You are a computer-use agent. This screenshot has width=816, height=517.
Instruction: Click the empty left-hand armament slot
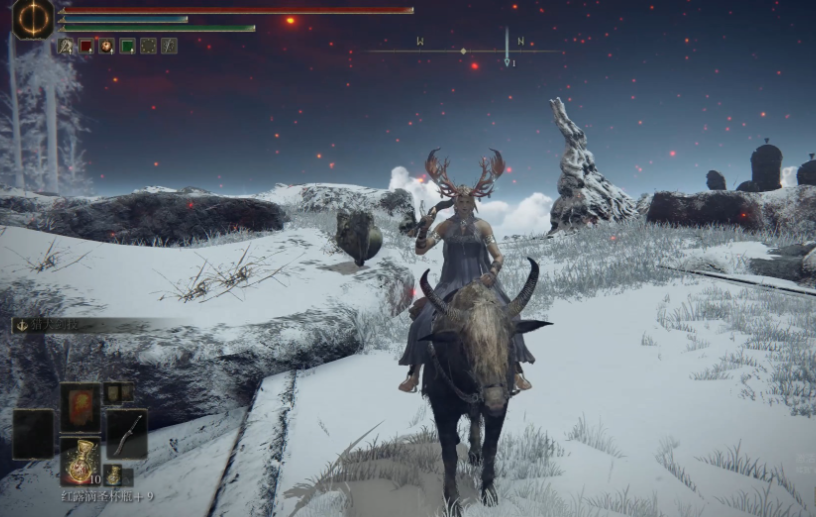[x=32, y=433]
